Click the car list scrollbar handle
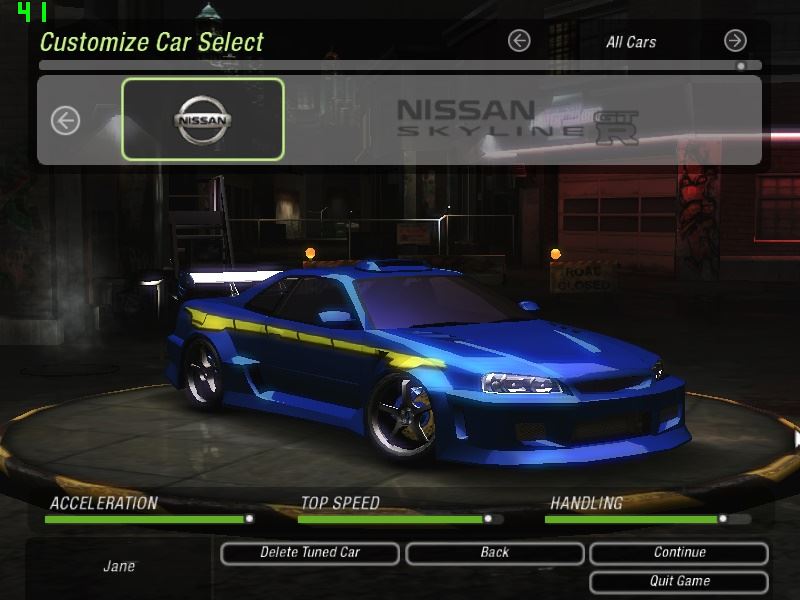Image resolution: width=800 pixels, height=600 pixels. click(x=741, y=66)
